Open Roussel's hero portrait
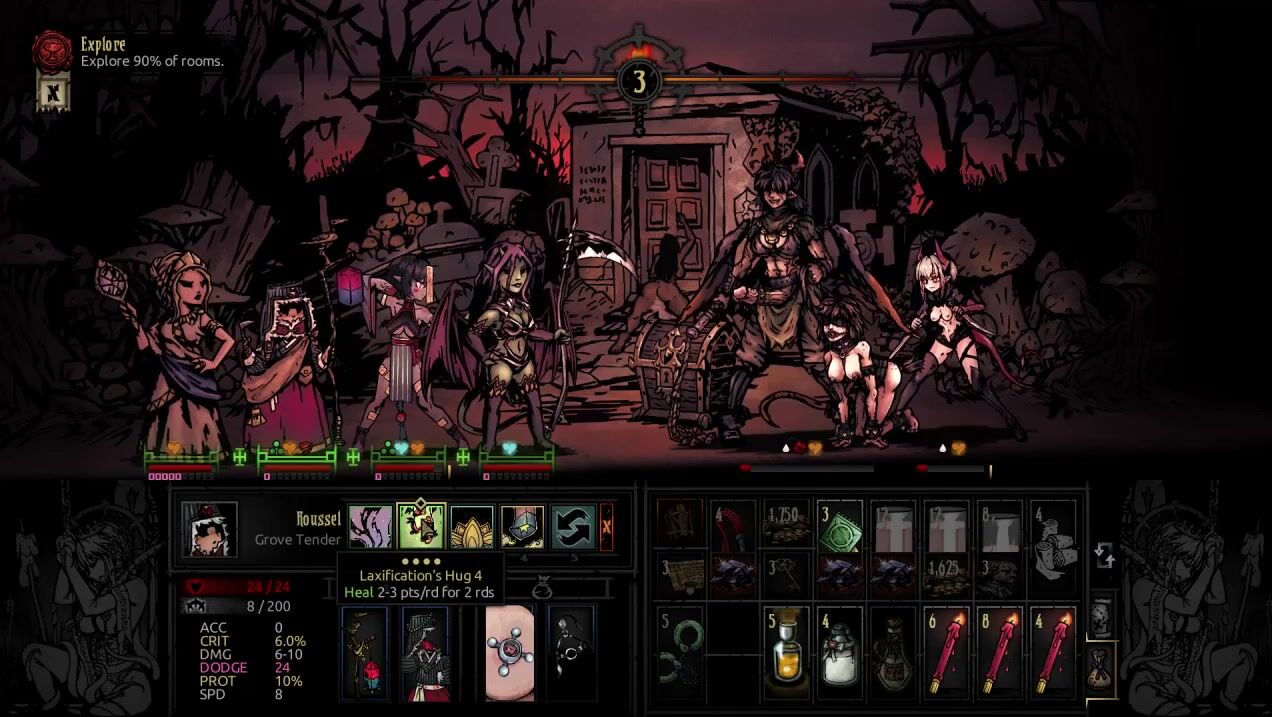 [x=209, y=529]
